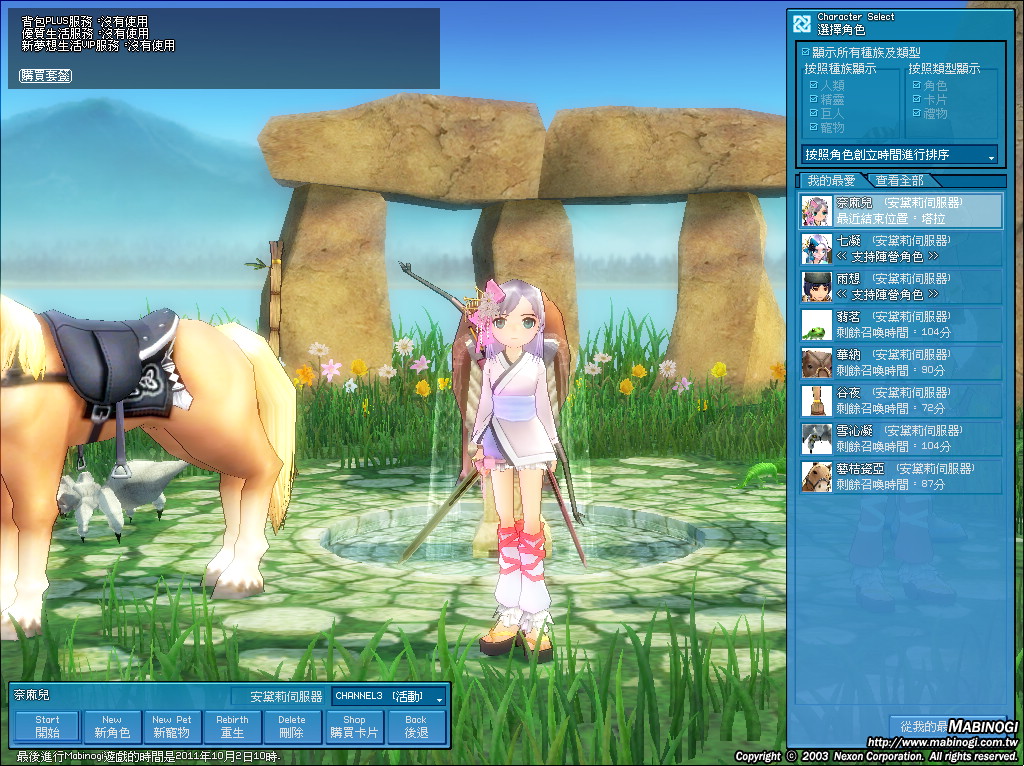
Task: Start the game with the Start (開始) button
Action: click(47, 727)
